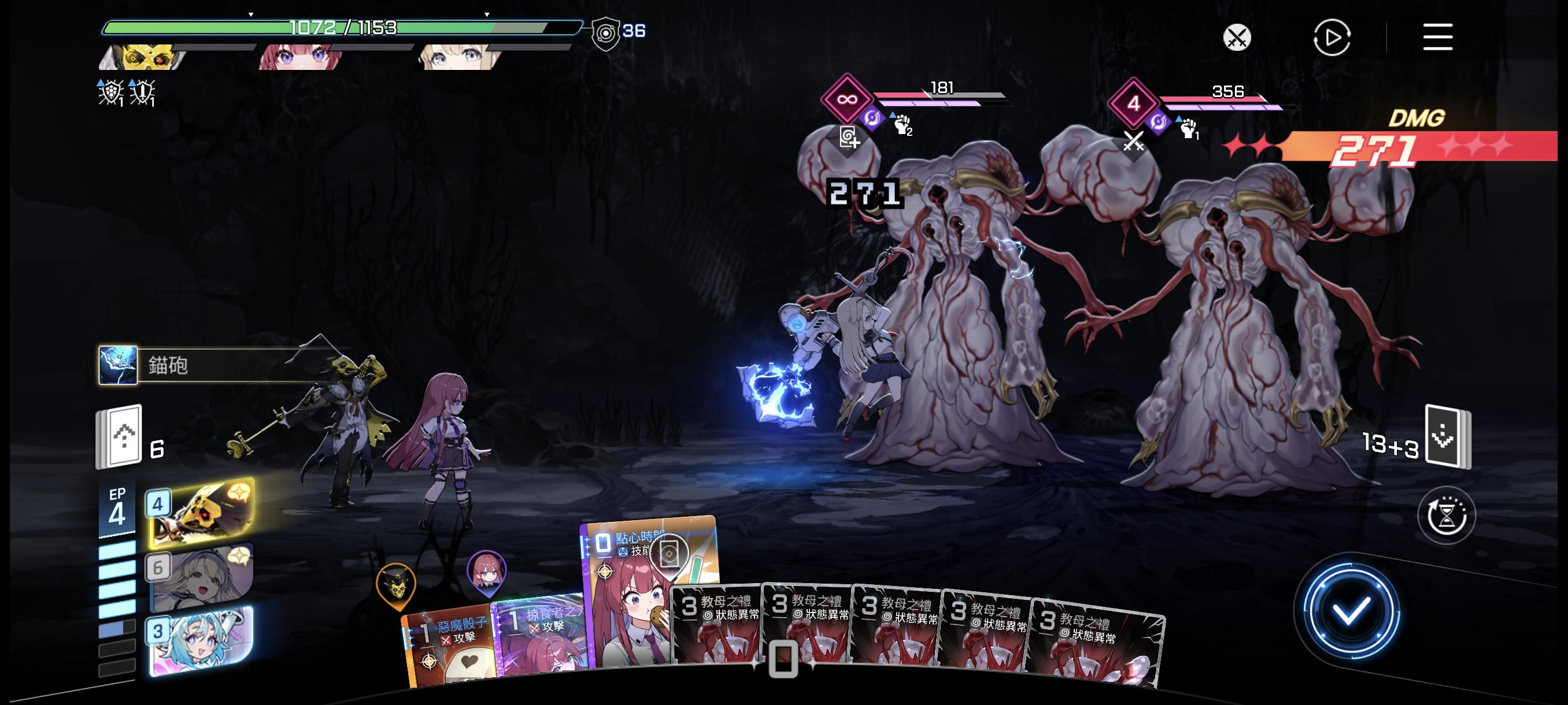1568x705 pixels.
Task: Inspect the shield value icon
Action: [x=606, y=33]
